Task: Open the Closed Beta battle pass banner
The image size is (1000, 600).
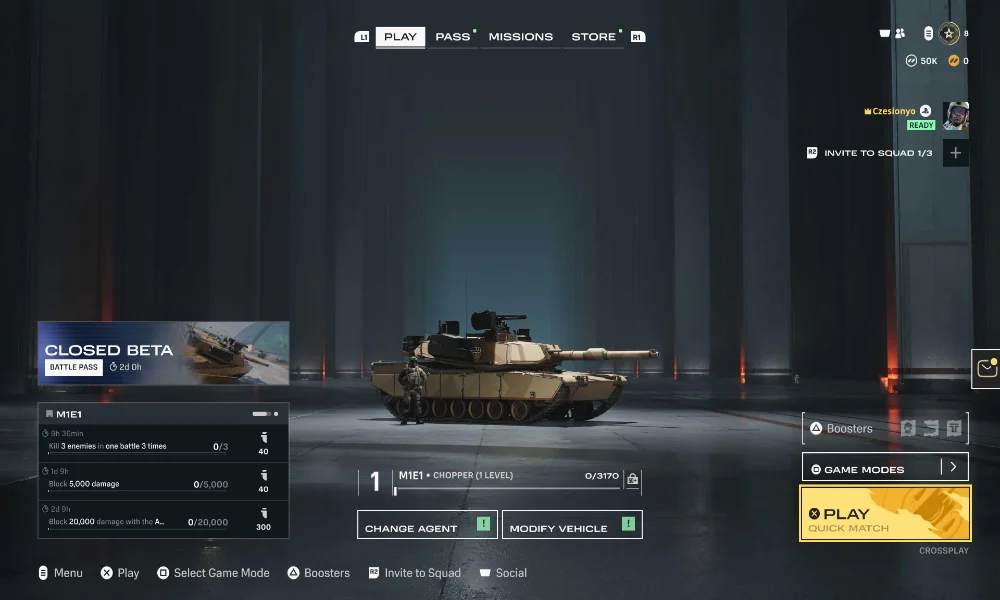Action: coord(163,353)
